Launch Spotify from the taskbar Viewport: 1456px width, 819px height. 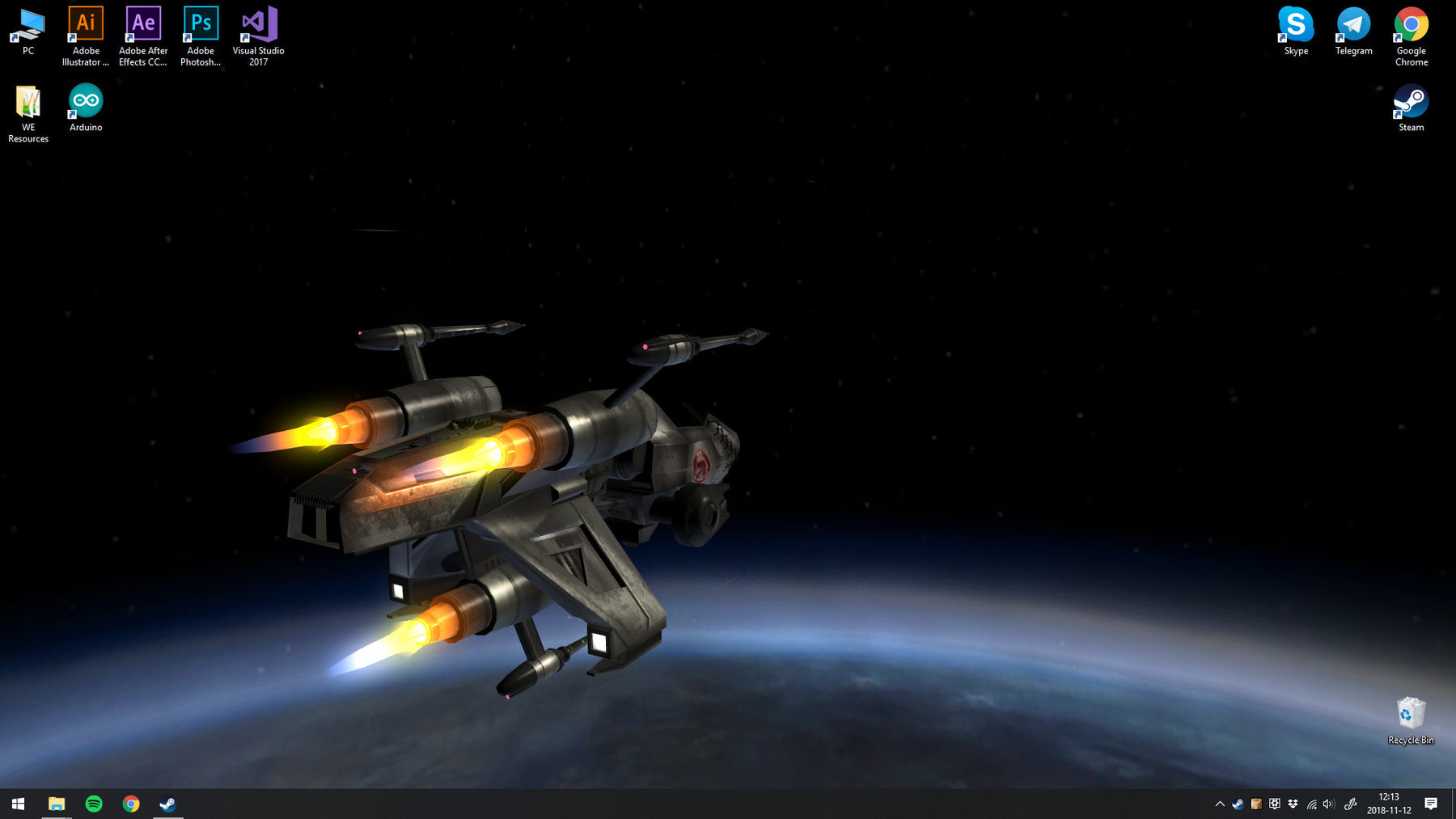[94, 804]
